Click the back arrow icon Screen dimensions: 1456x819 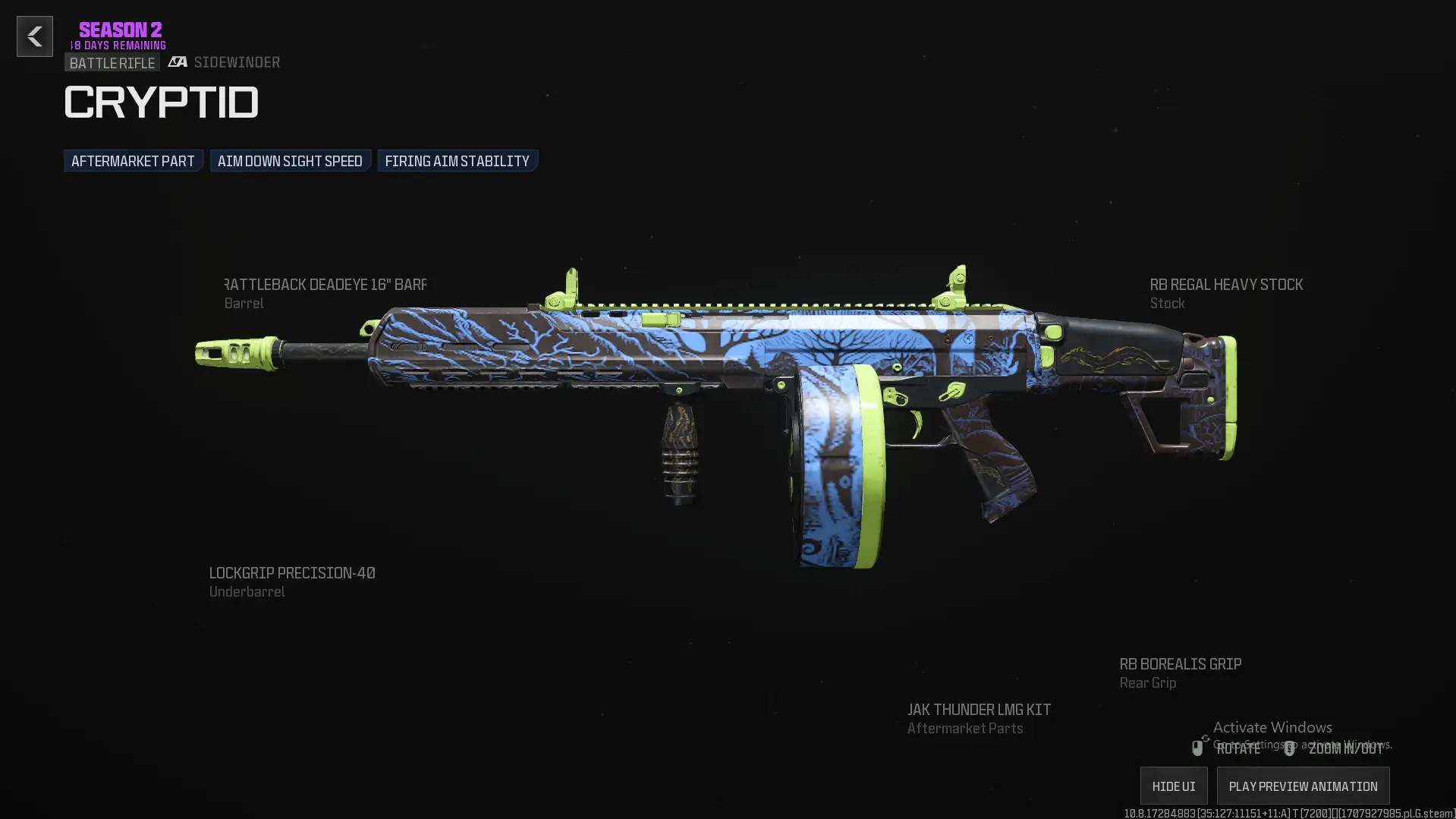[34, 36]
